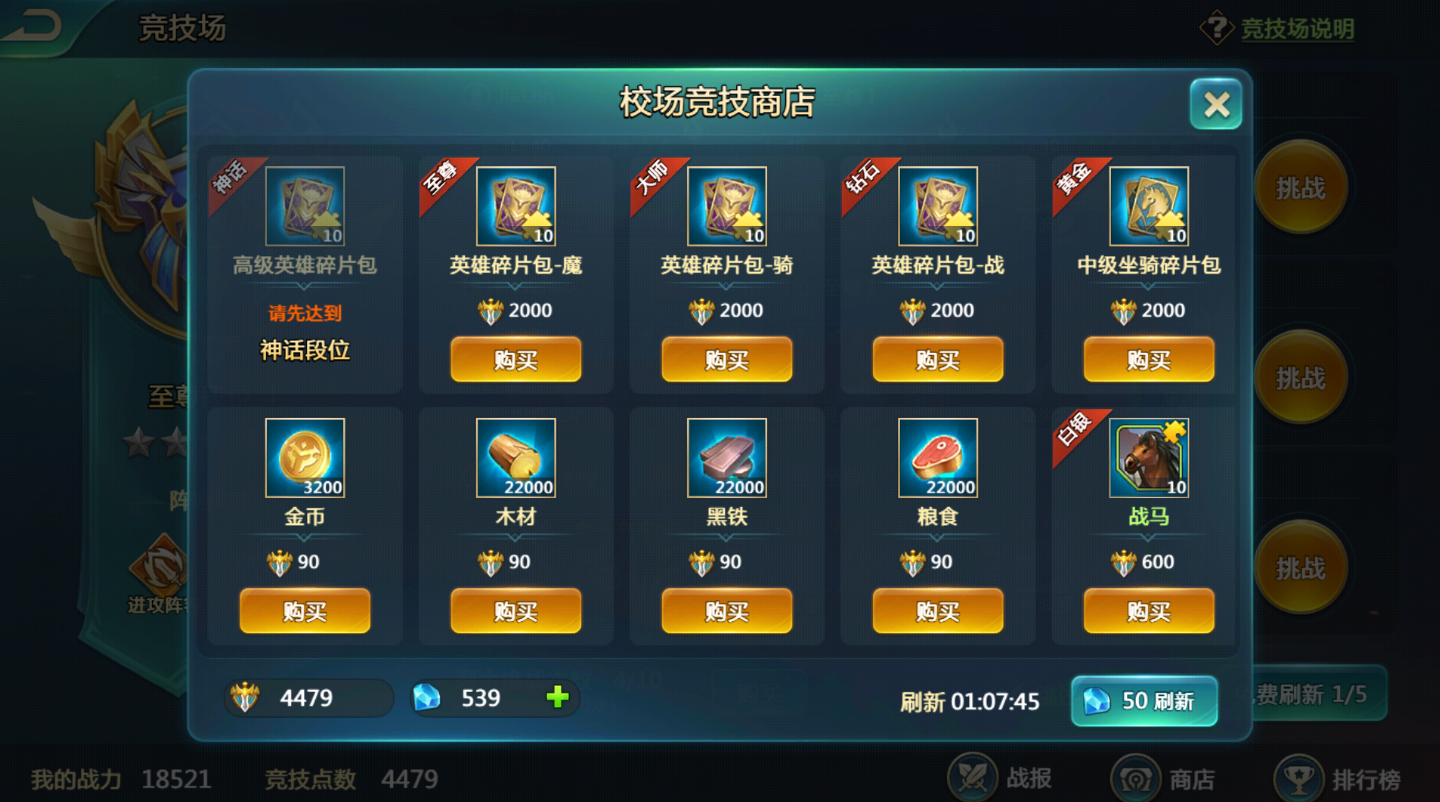Buy the 英雄碎片包-骑 hero shard pack
Screen dimensions: 1440x802
pyautogui.click(x=727, y=359)
